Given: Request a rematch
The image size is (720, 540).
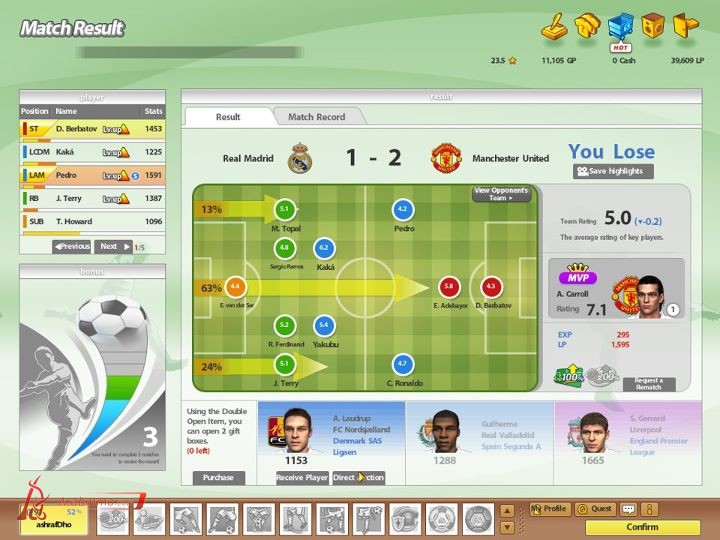Looking at the screenshot, I should 649,384.
